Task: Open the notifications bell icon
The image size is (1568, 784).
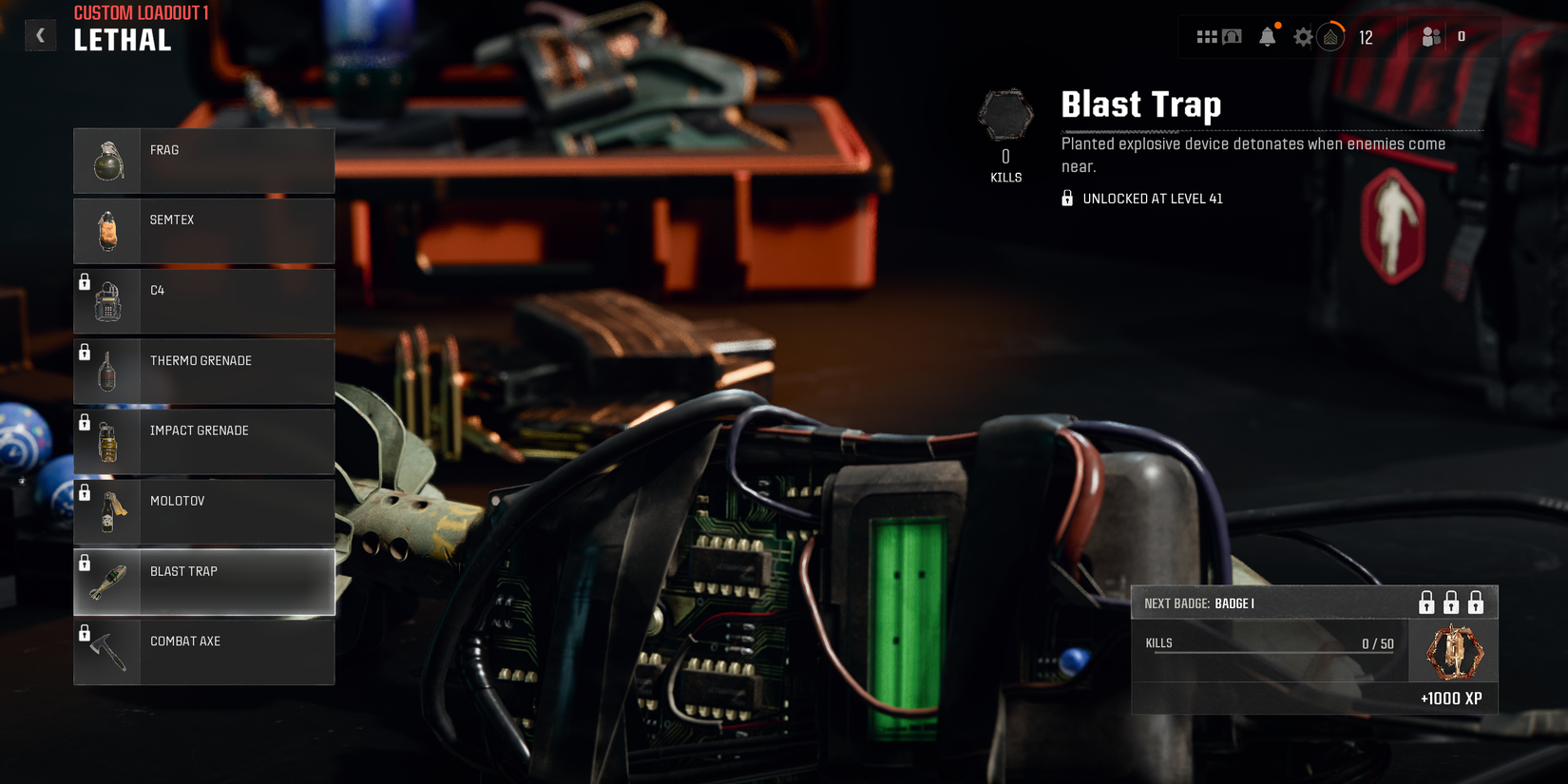Action: click(x=1268, y=36)
